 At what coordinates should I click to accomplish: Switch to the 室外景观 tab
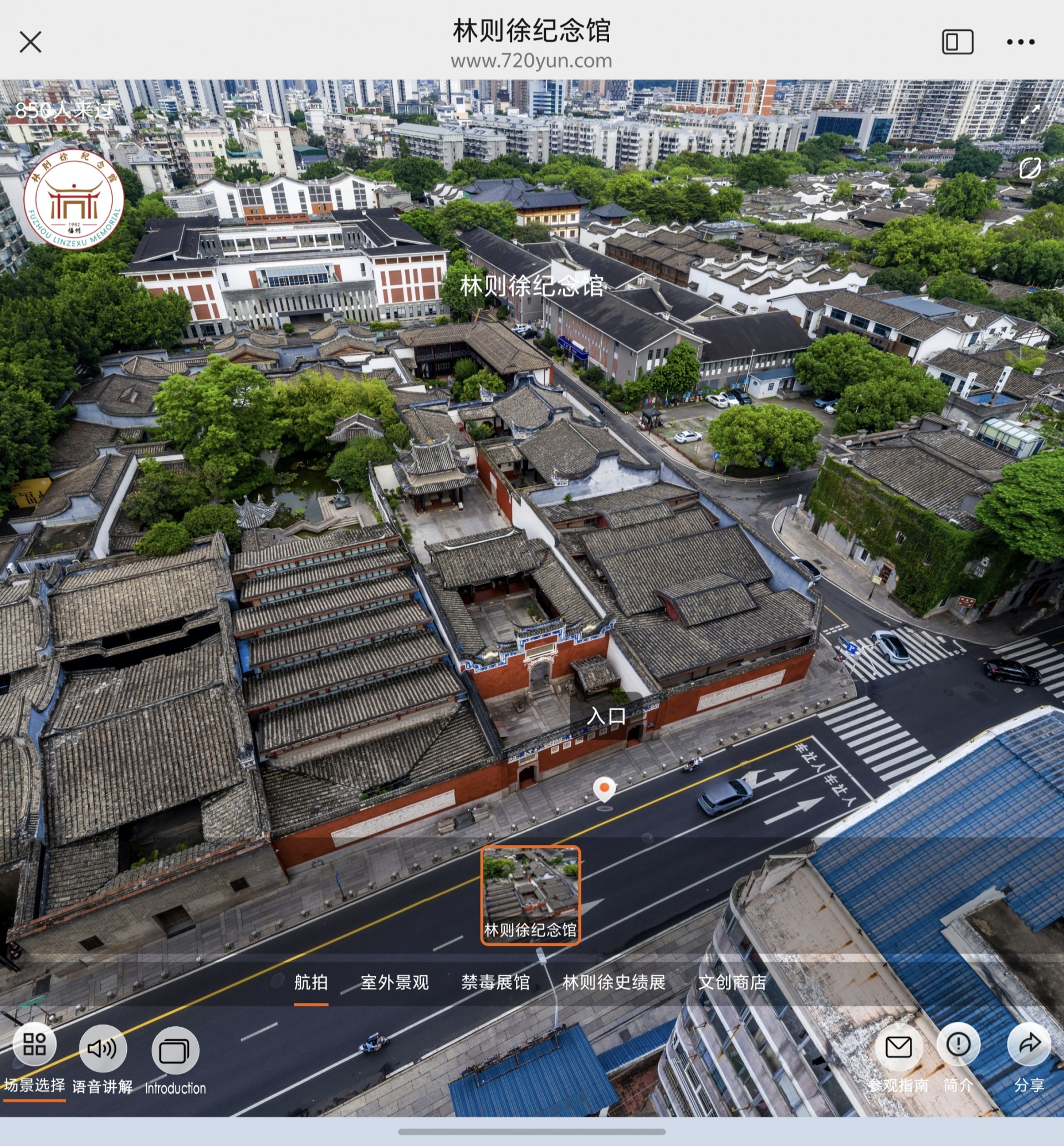(x=395, y=982)
